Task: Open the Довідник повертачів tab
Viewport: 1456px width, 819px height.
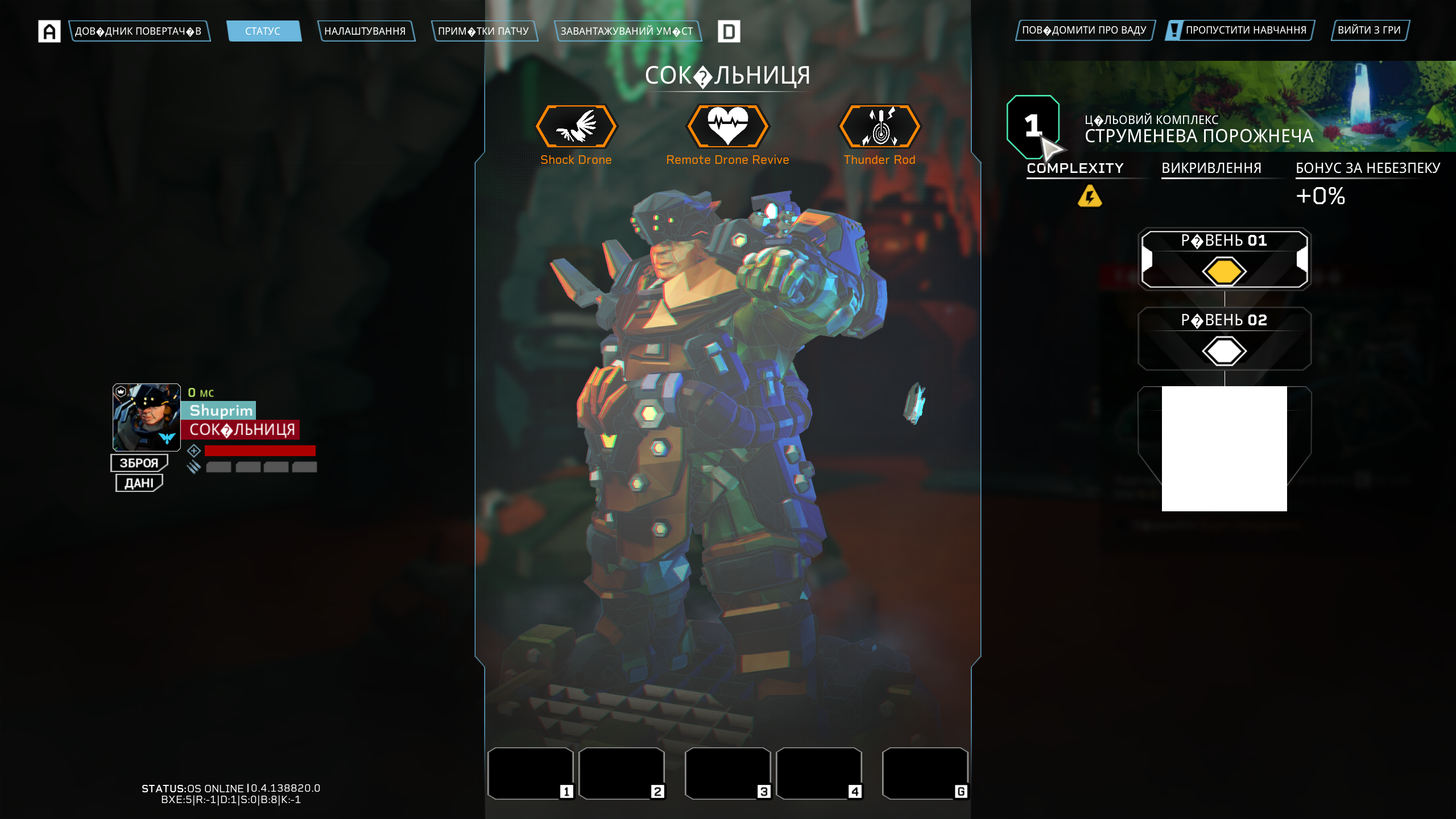Action: 139,31
